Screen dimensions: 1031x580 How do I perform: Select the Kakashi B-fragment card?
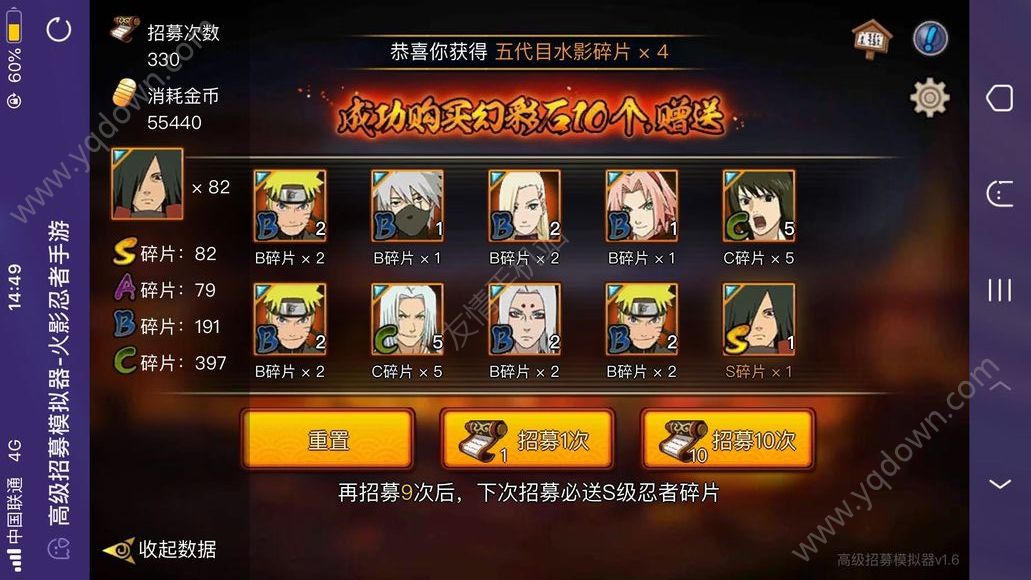point(407,206)
